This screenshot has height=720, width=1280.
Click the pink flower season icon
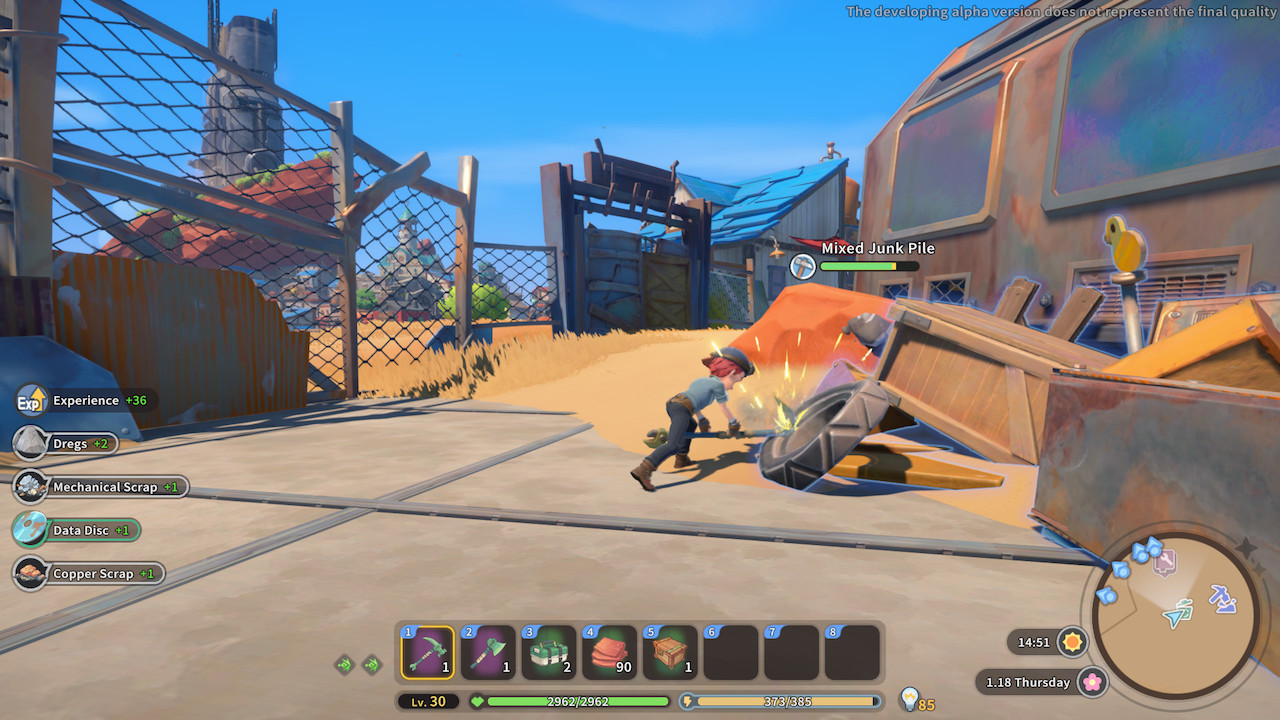[1093, 682]
